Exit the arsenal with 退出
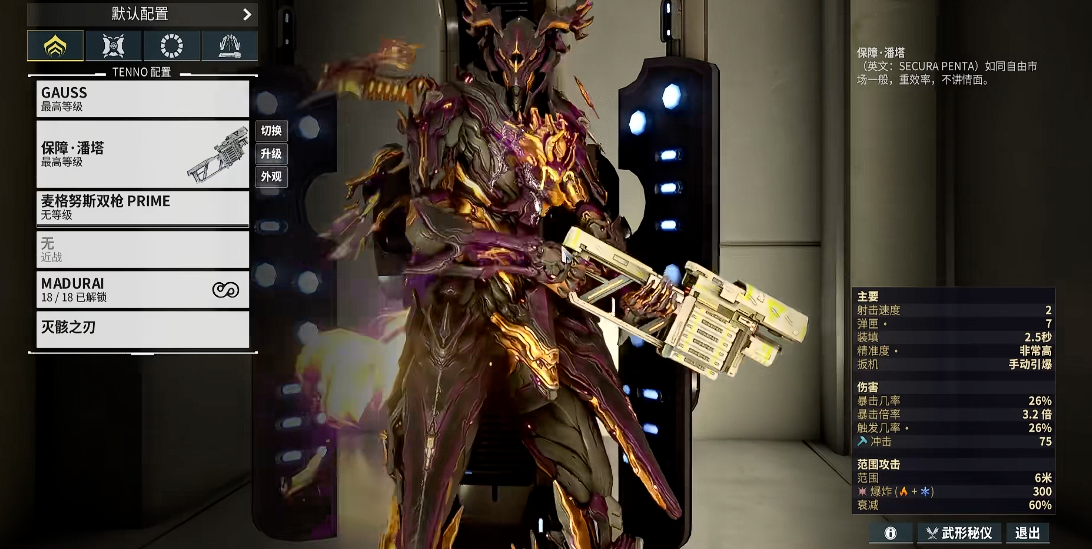Screen dimensions: 1092x549 (x=1027, y=534)
